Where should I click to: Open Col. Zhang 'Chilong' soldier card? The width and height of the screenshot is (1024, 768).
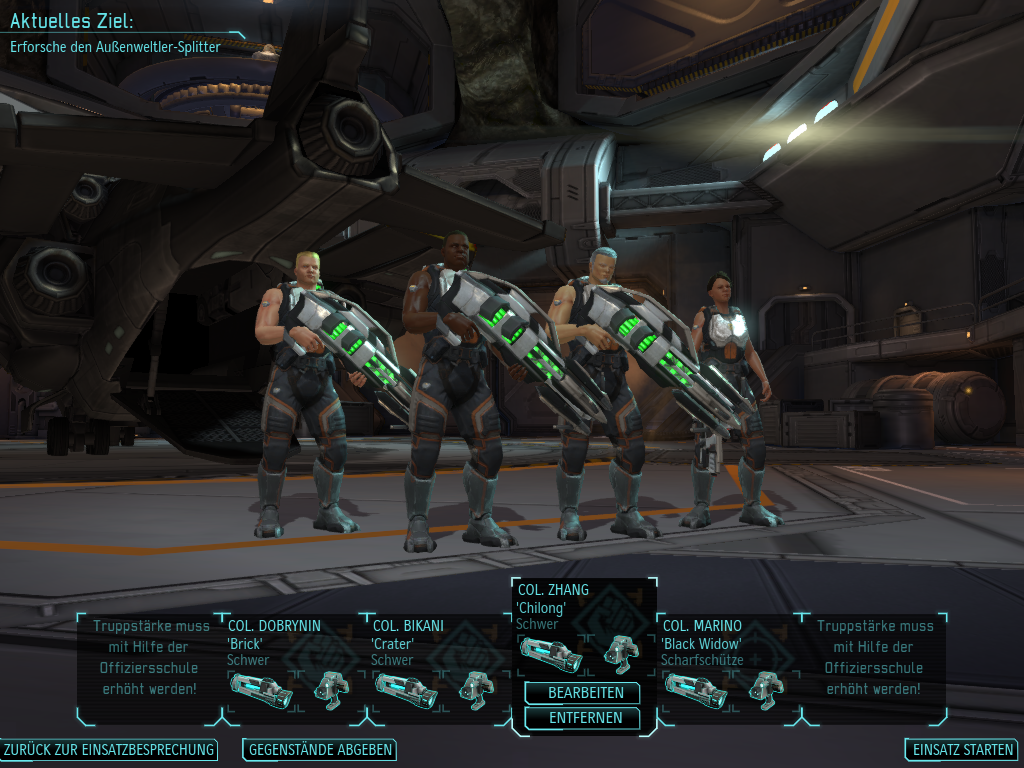[x=553, y=607]
